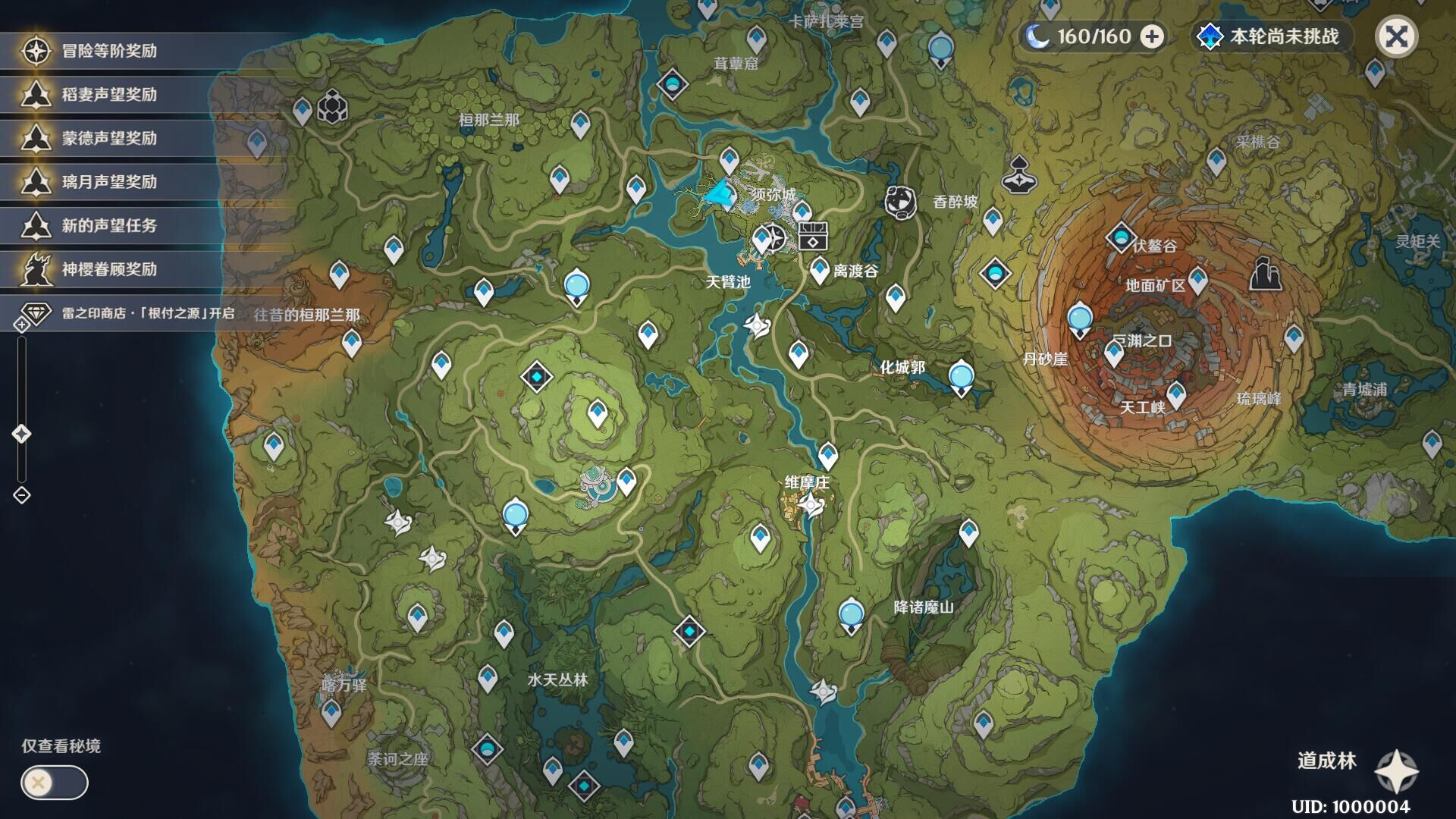1456x819 pixels.
Task: Select the Statue of Seven marker near 香醉坡
Action: tap(900, 202)
